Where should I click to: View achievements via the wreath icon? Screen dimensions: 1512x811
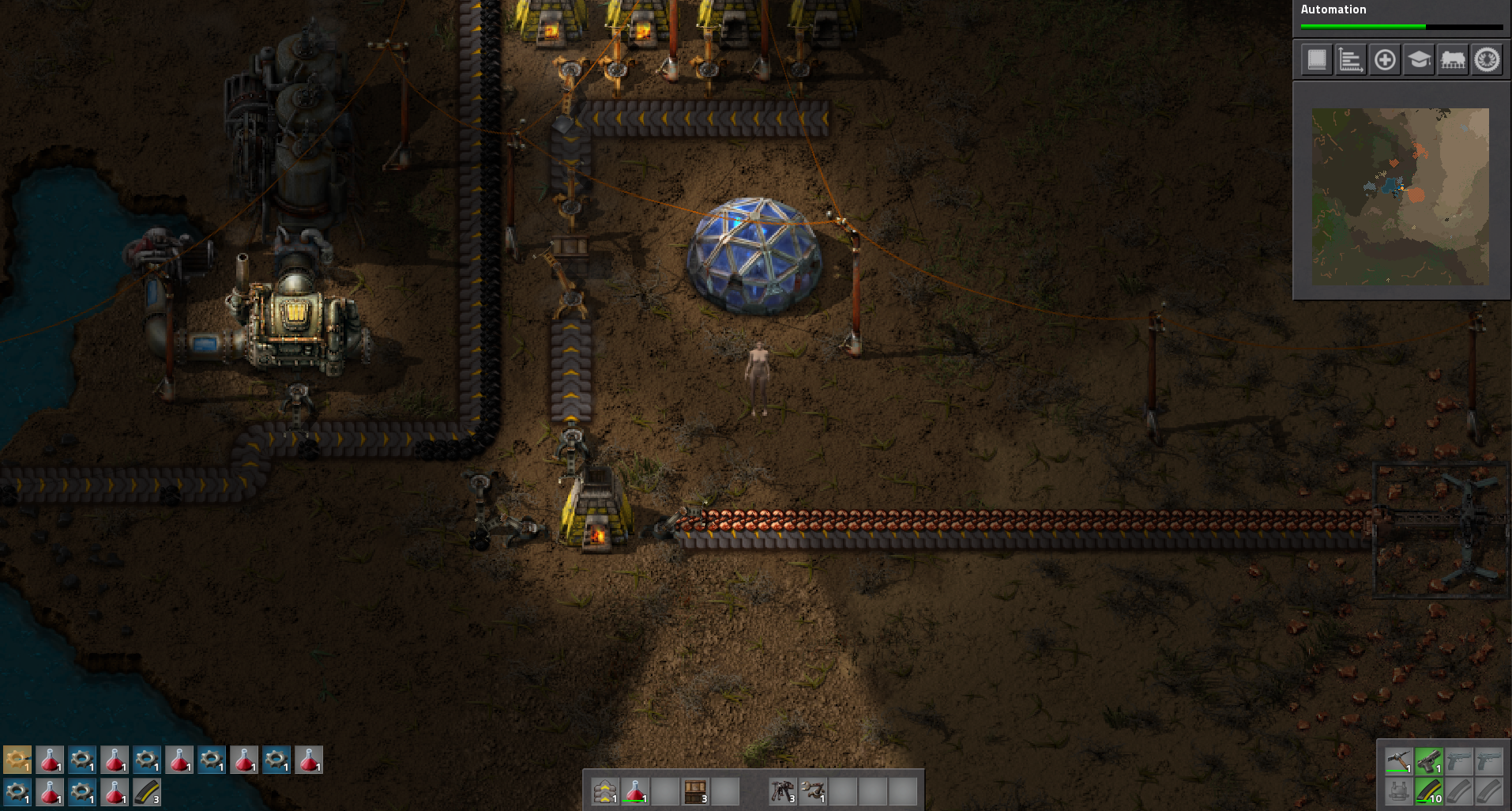click(x=1487, y=60)
